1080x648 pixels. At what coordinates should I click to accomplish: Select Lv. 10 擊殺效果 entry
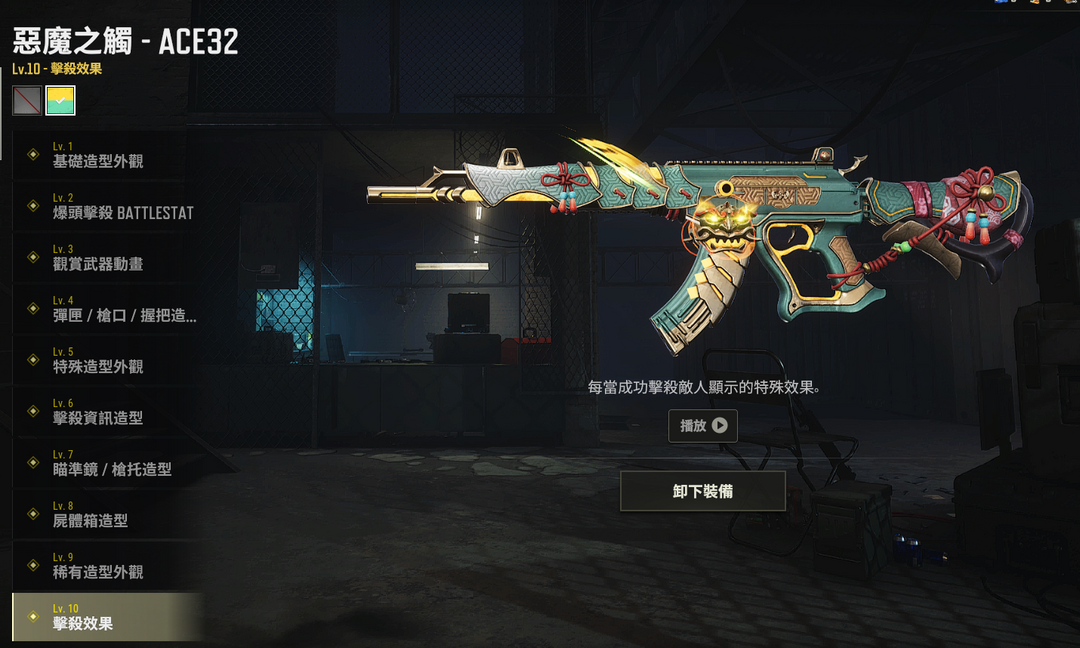point(104,617)
